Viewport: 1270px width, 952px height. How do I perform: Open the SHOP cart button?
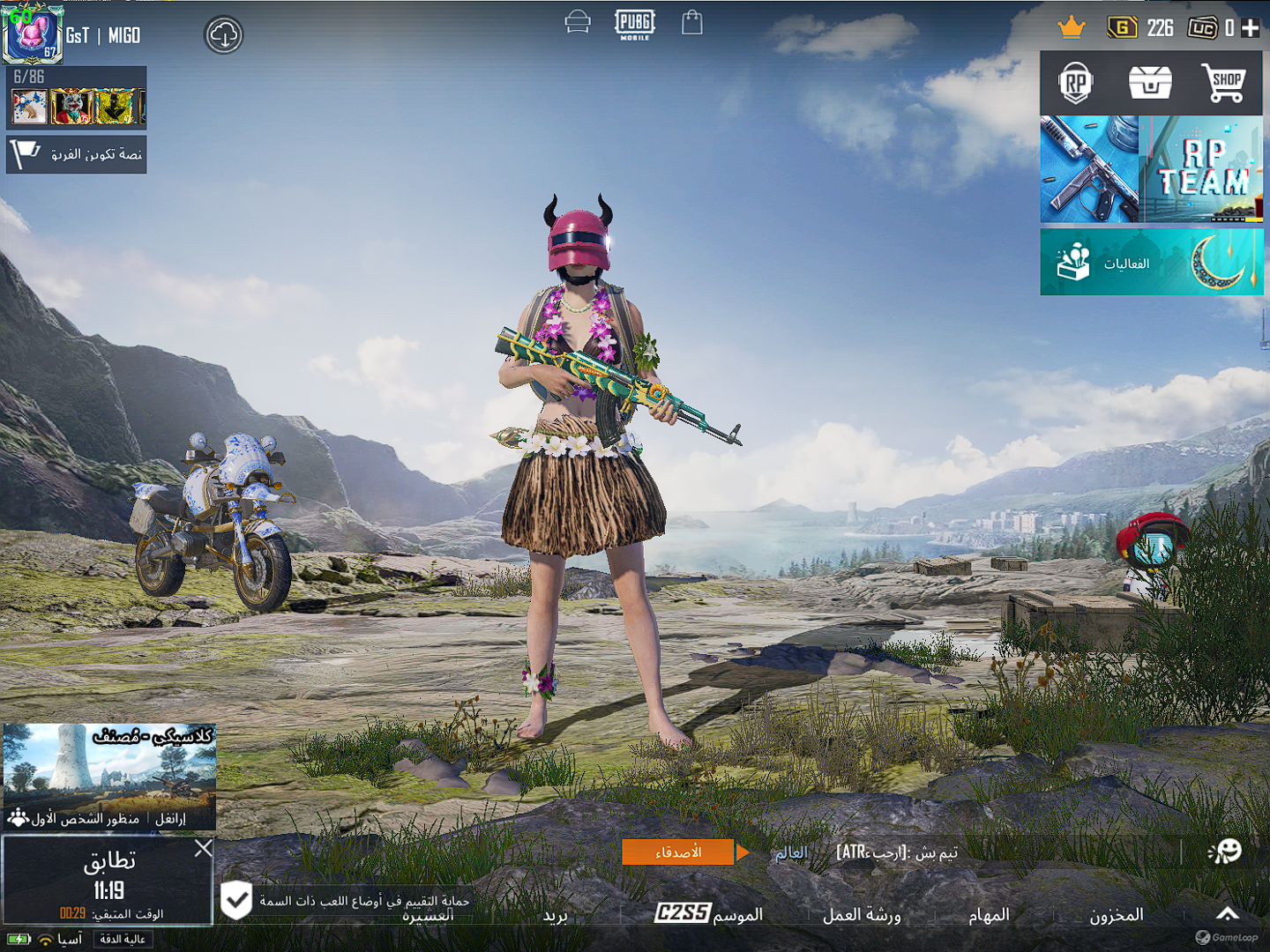(x=1224, y=84)
